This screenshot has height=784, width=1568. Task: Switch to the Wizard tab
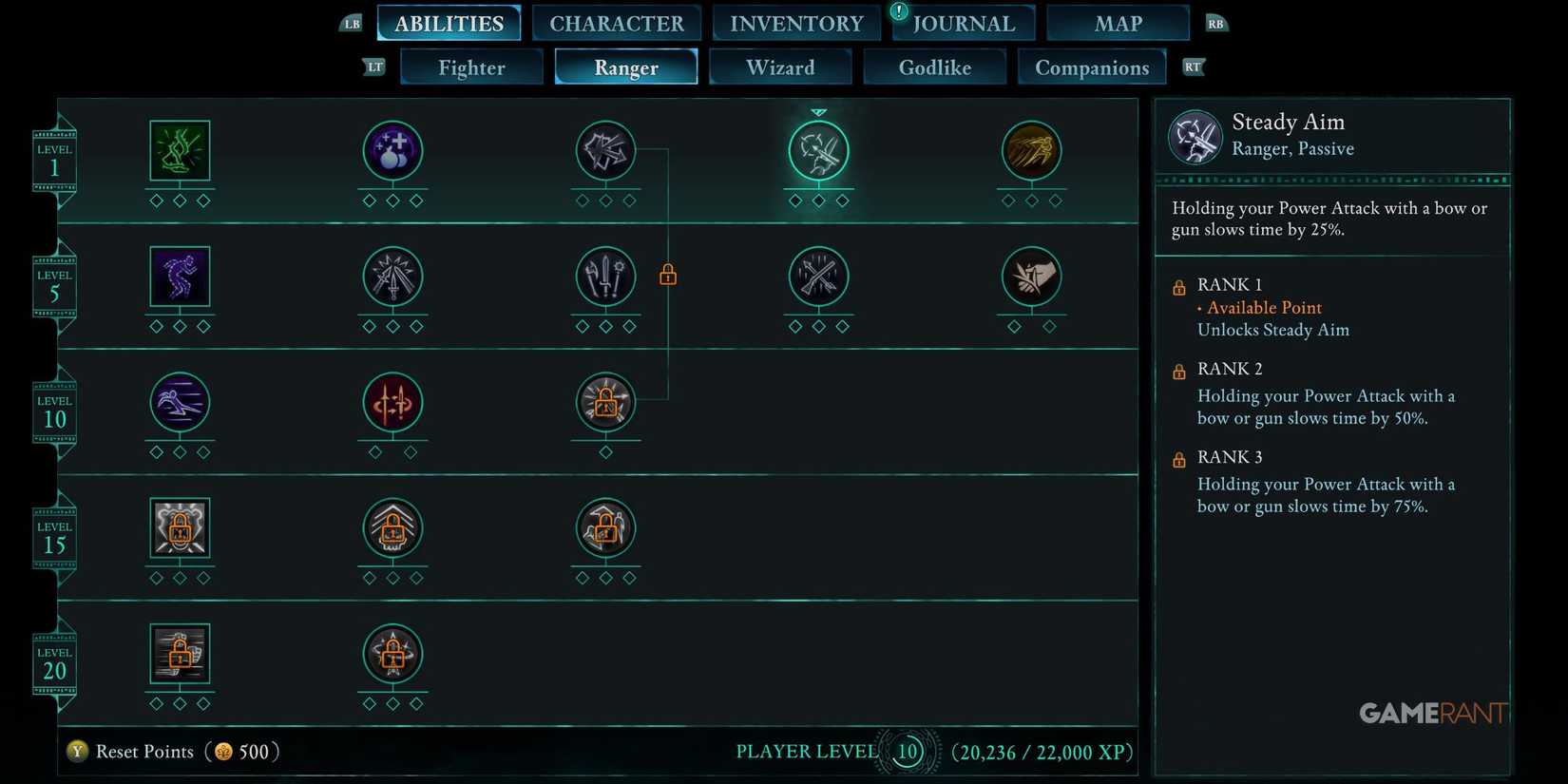780,67
